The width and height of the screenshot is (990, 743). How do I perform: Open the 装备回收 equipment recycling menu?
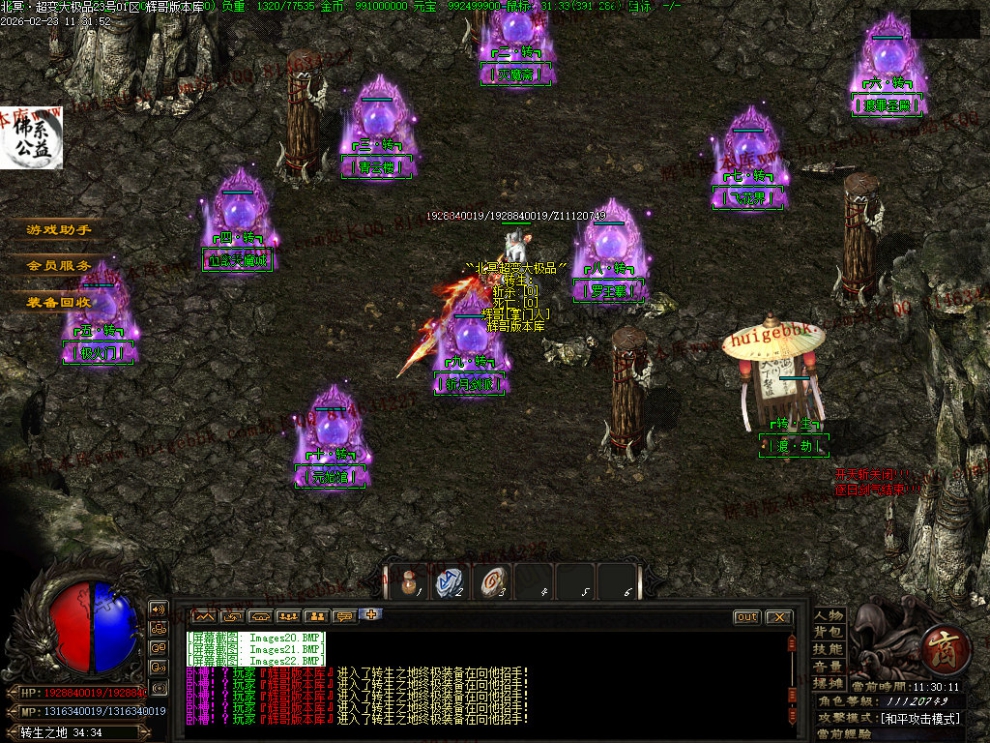coord(59,302)
